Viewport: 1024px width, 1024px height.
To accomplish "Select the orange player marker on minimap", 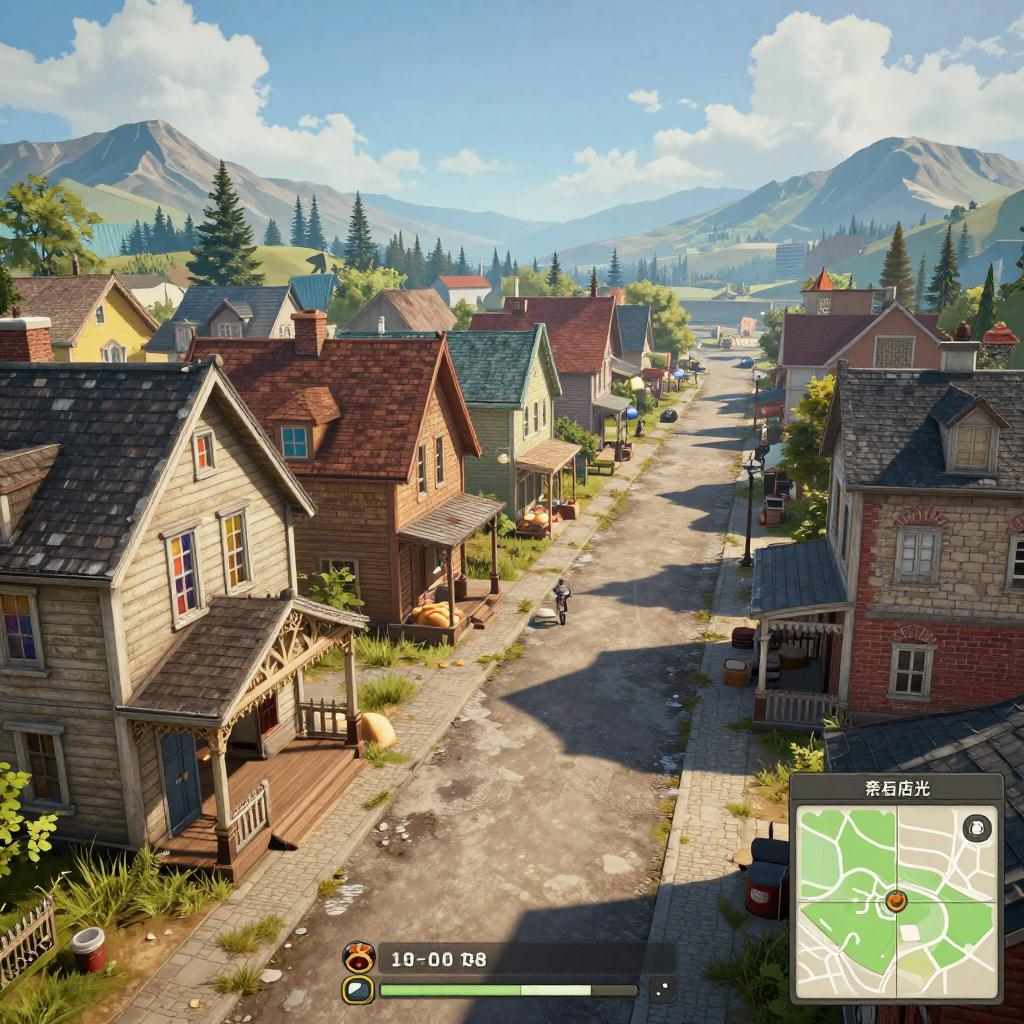I will [896, 900].
